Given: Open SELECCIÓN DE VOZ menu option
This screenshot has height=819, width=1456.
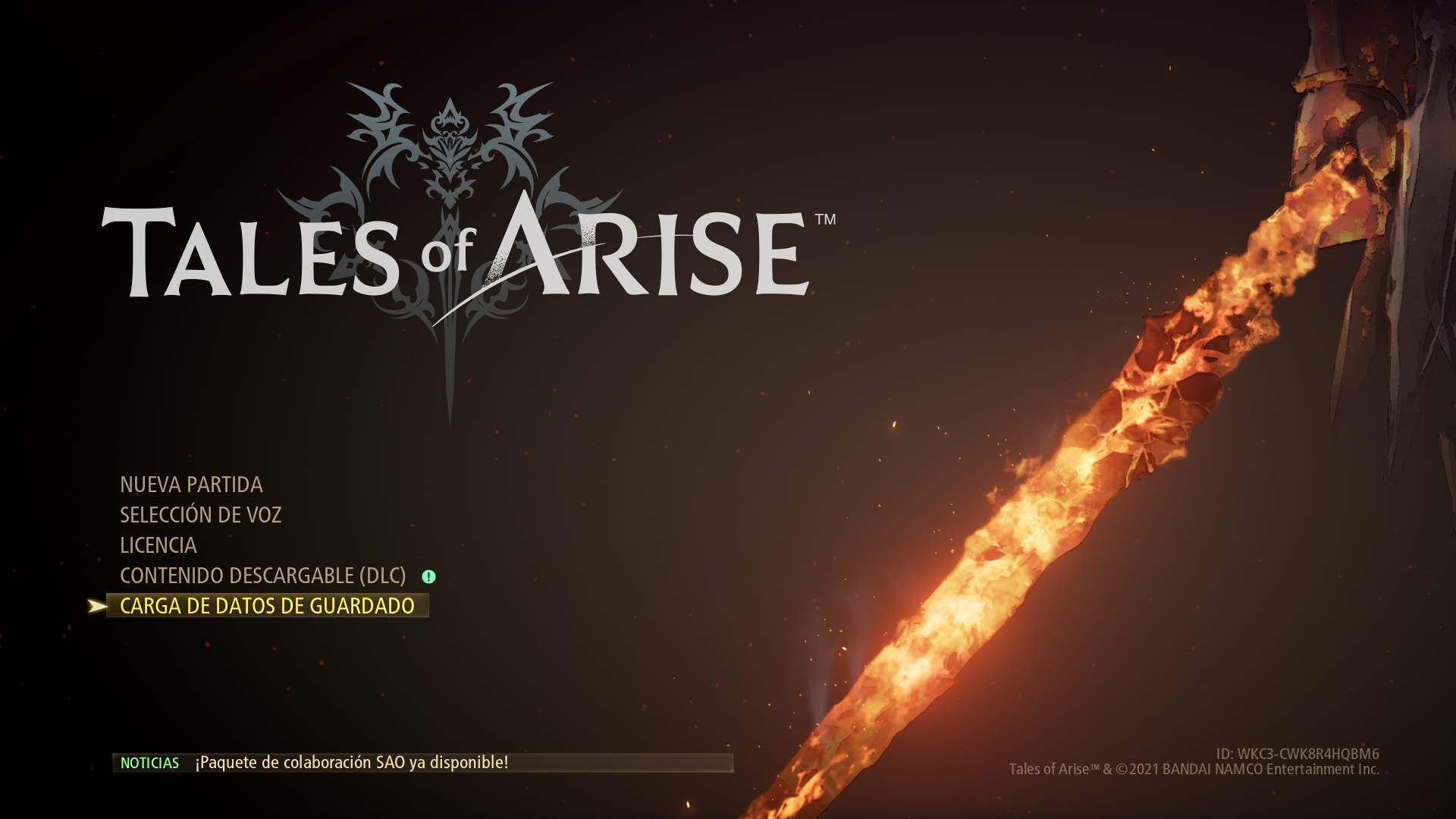Looking at the screenshot, I should tap(200, 515).
